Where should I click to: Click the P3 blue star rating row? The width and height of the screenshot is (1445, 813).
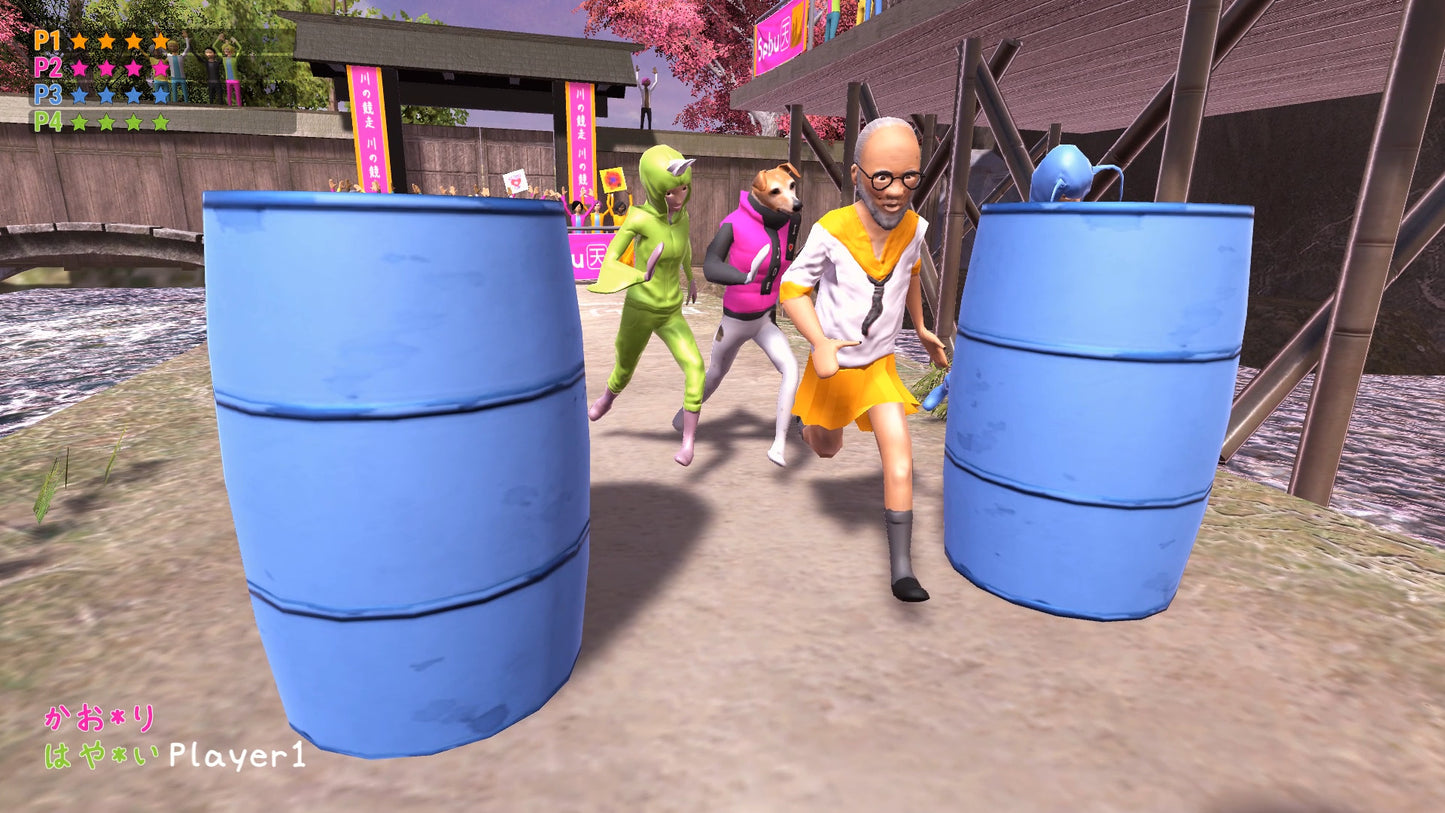(118, 95)
